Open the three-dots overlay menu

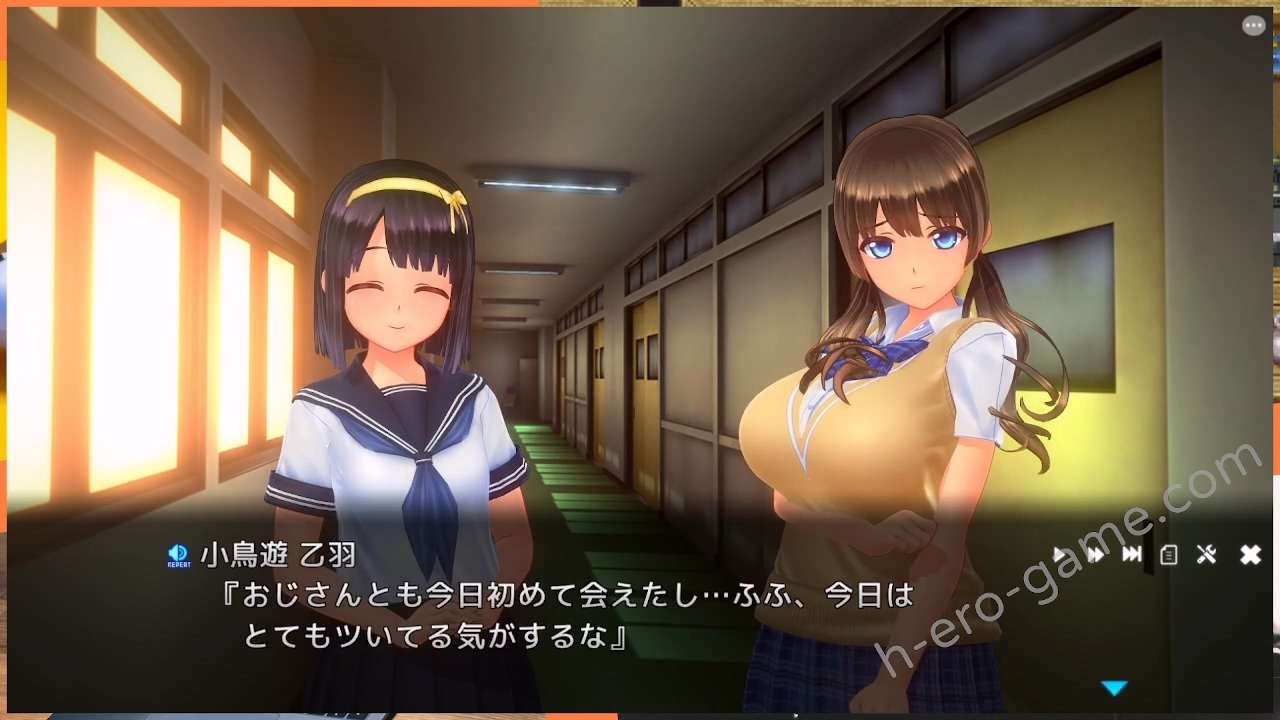click(x=1253, y=26)
